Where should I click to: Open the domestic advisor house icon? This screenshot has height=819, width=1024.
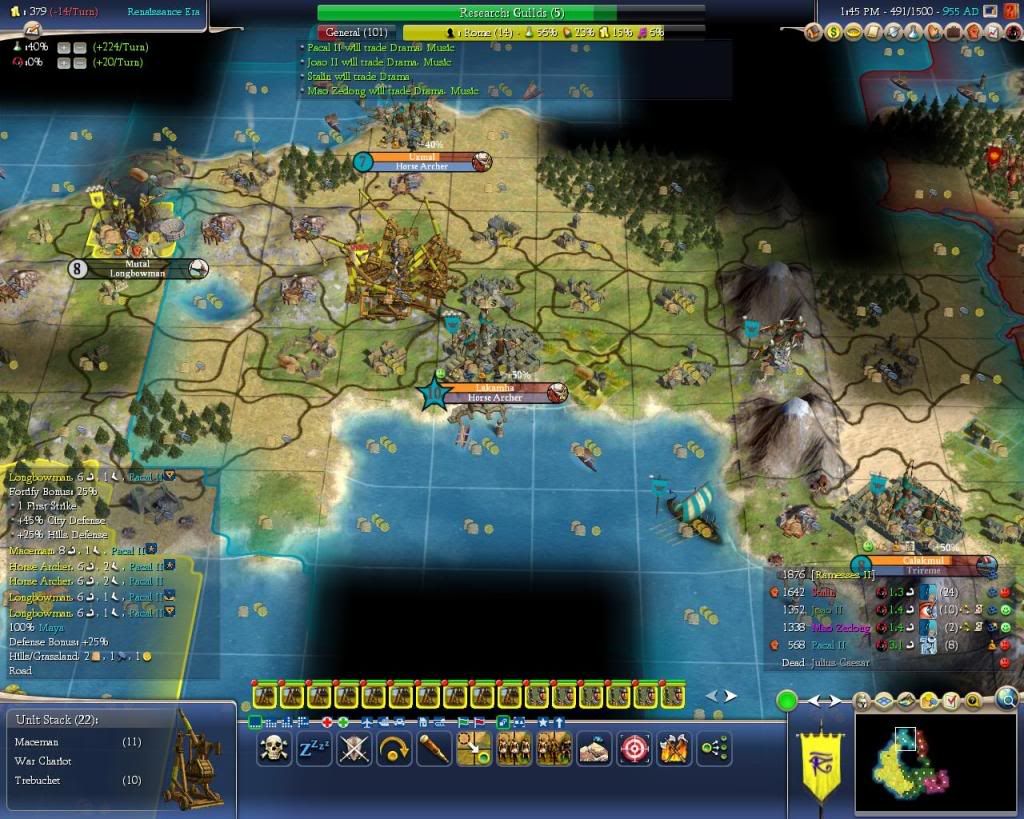pos(811,33)
